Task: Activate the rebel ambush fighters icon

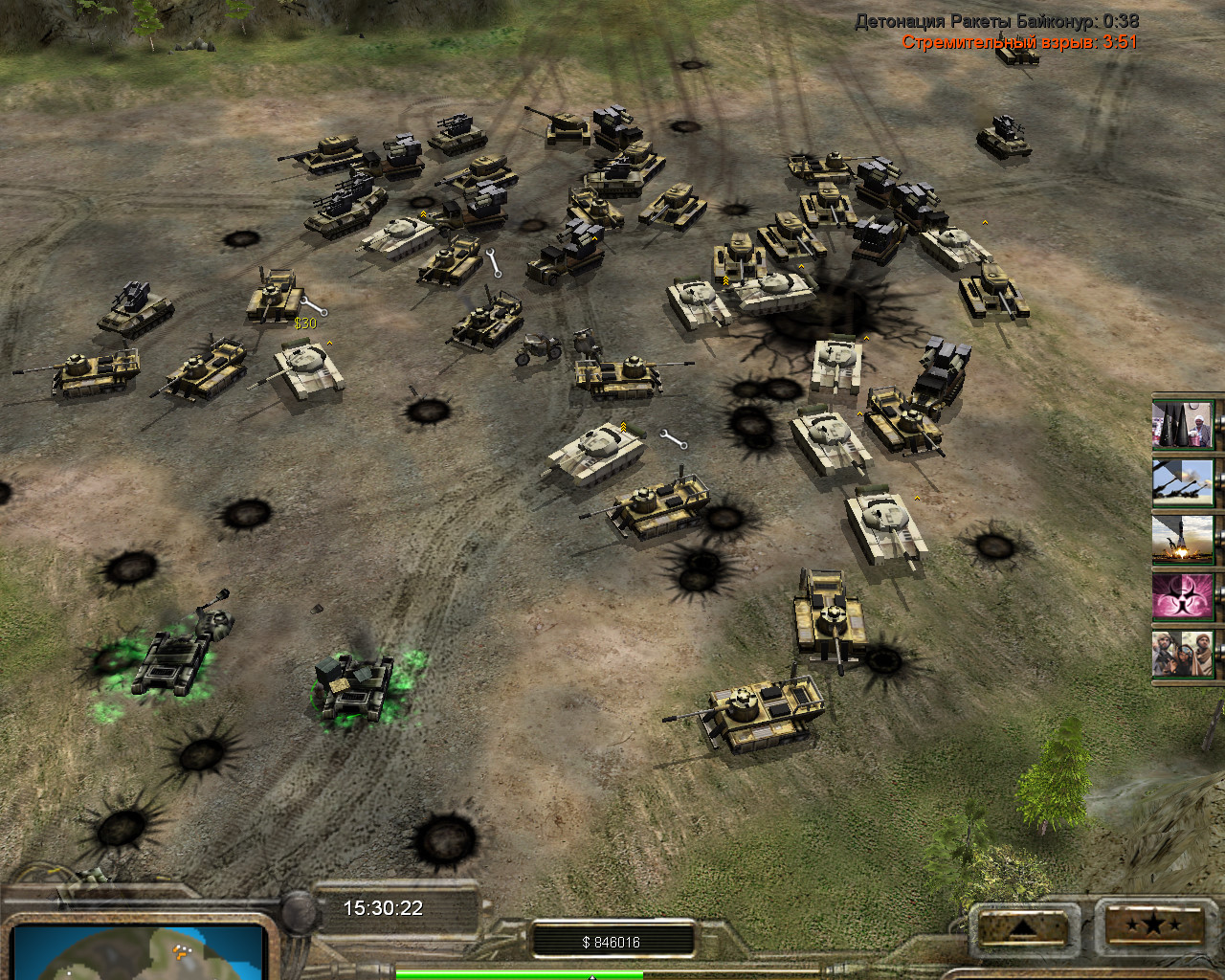Action: [1183, 654]
